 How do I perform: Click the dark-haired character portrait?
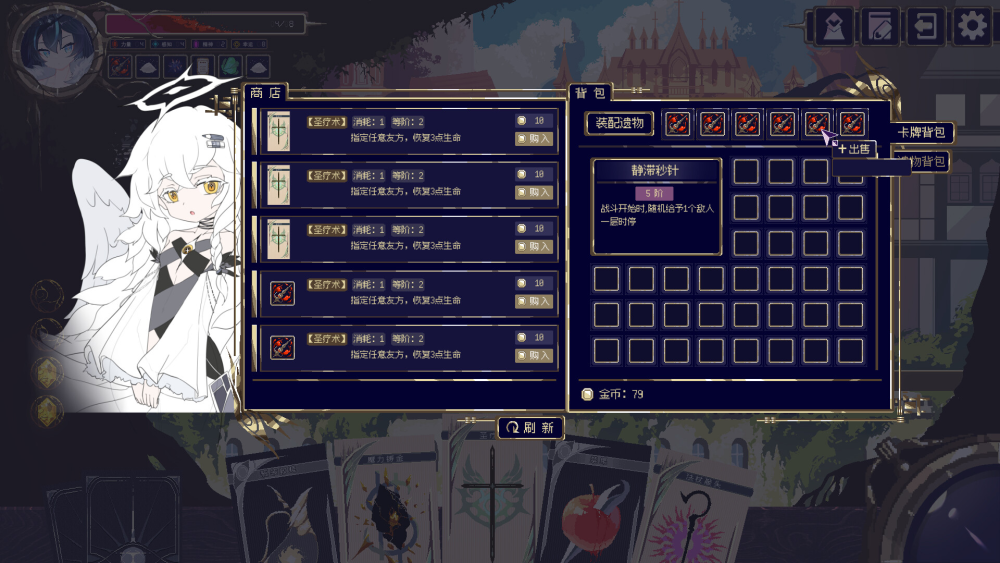click(x=50, y=47)
